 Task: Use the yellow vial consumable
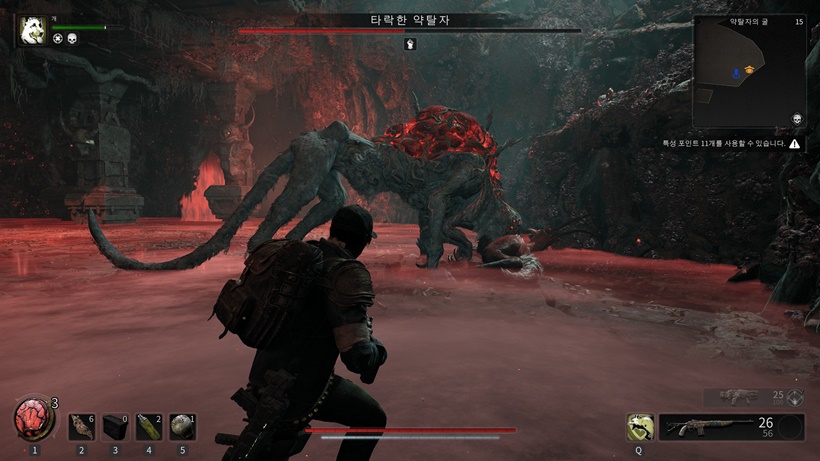pos(148,427)
